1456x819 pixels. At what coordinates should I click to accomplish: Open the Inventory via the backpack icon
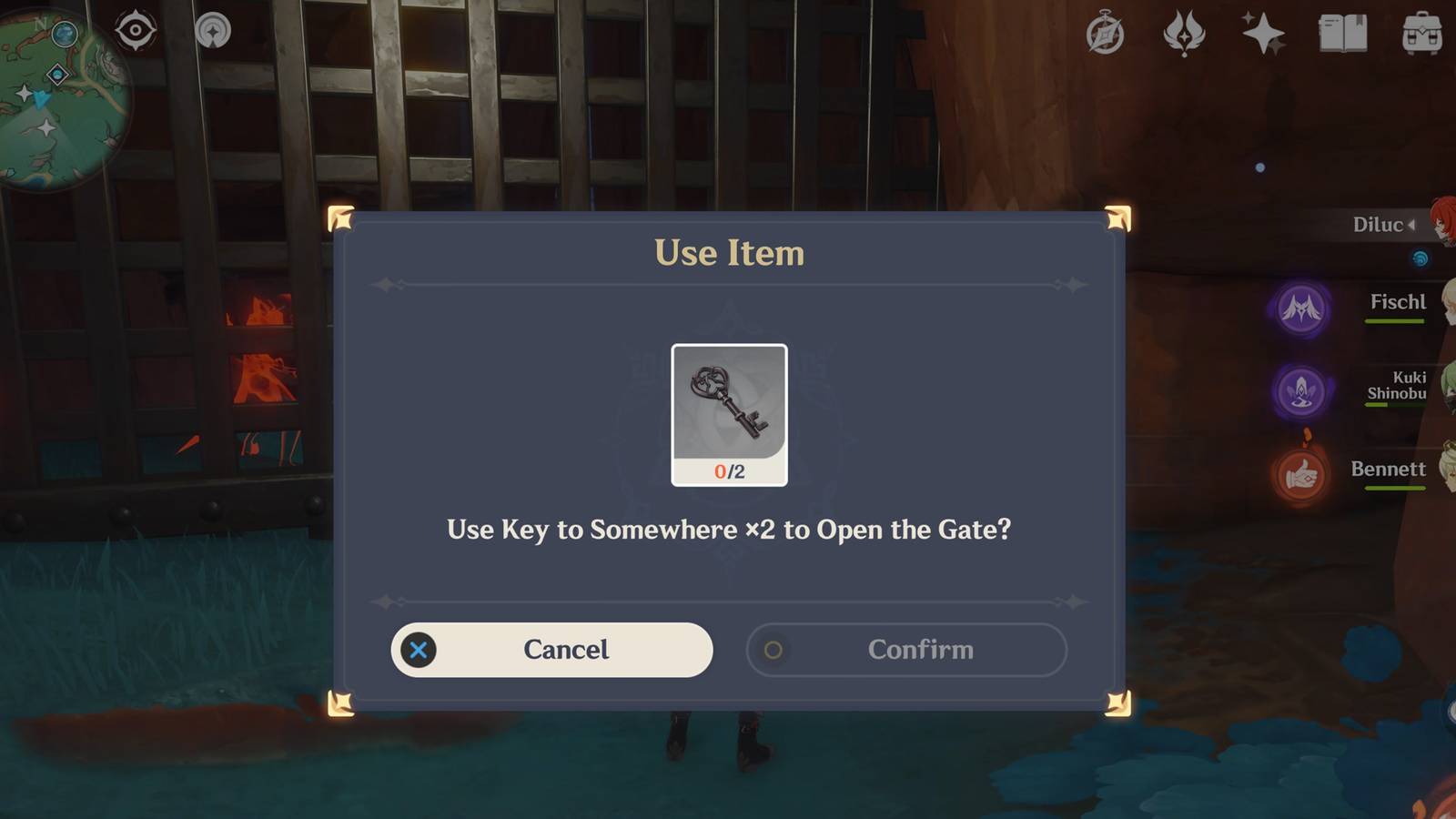[x=1421, y=34]
